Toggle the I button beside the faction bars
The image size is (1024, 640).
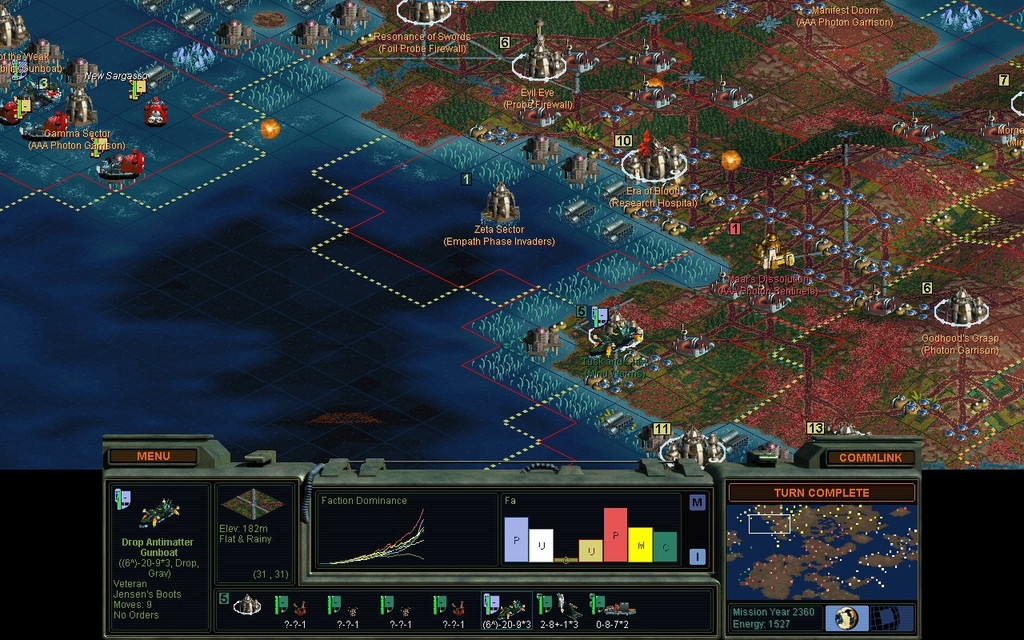[x=697, y=557]
